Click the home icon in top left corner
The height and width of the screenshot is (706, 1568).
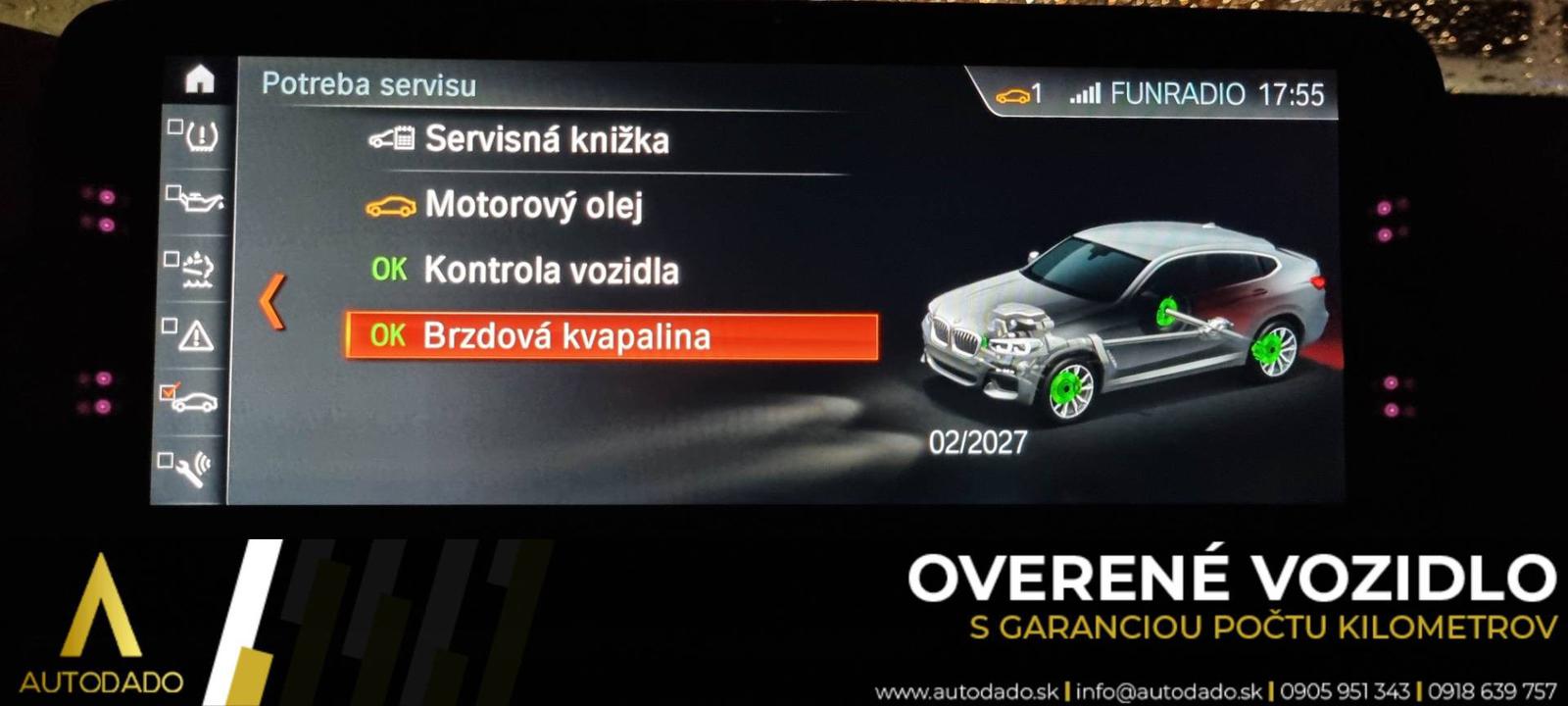[199, 78]
